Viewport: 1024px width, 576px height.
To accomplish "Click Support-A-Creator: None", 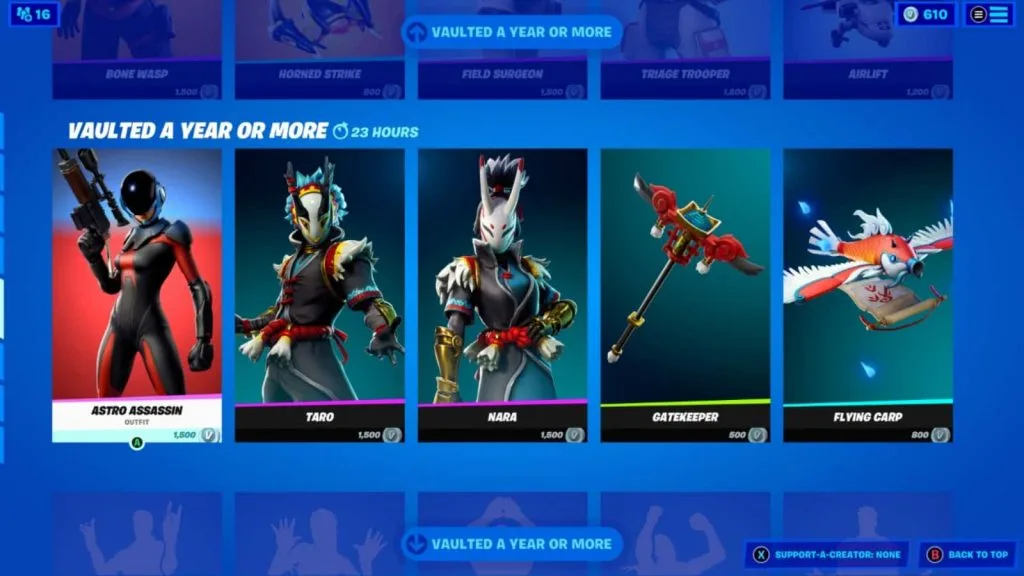I will coord(827,554).
